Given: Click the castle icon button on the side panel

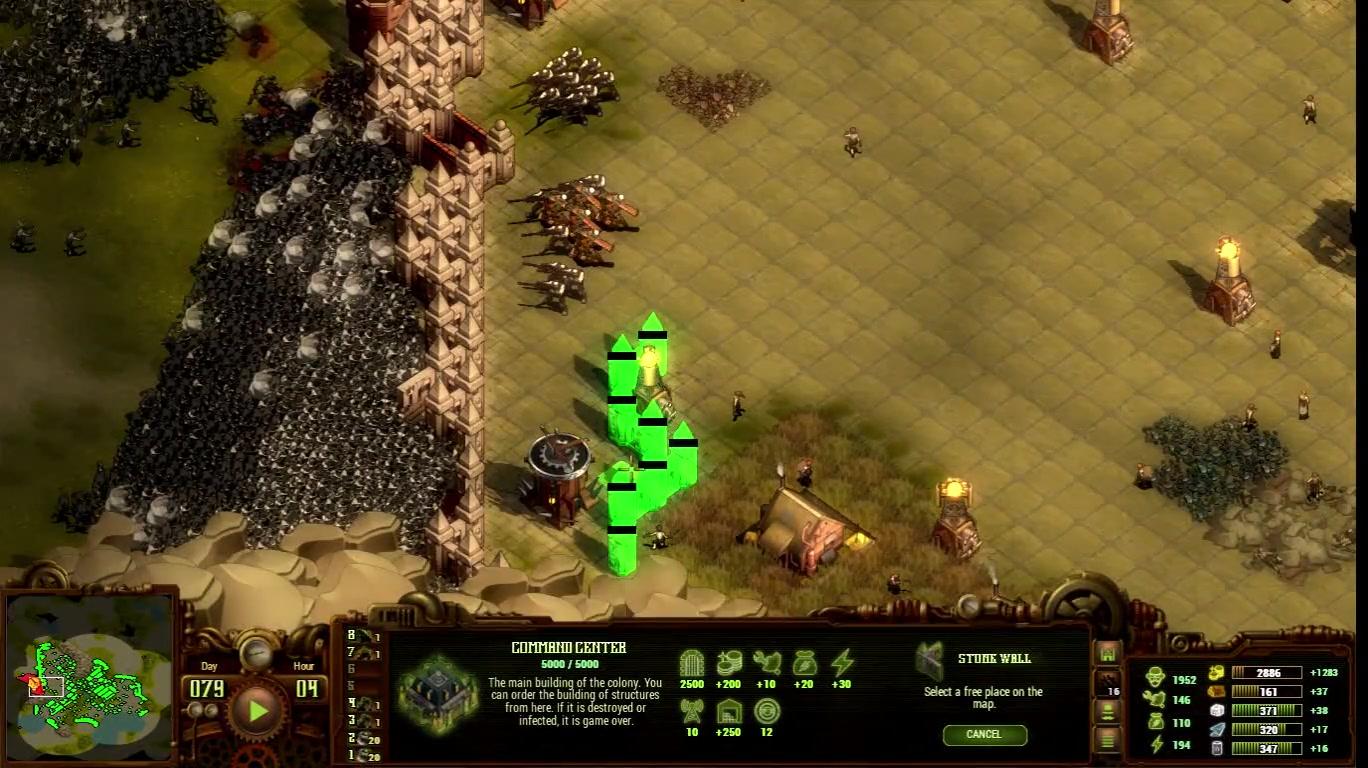Looking at the screenshot, I should tap(1107, 653).
